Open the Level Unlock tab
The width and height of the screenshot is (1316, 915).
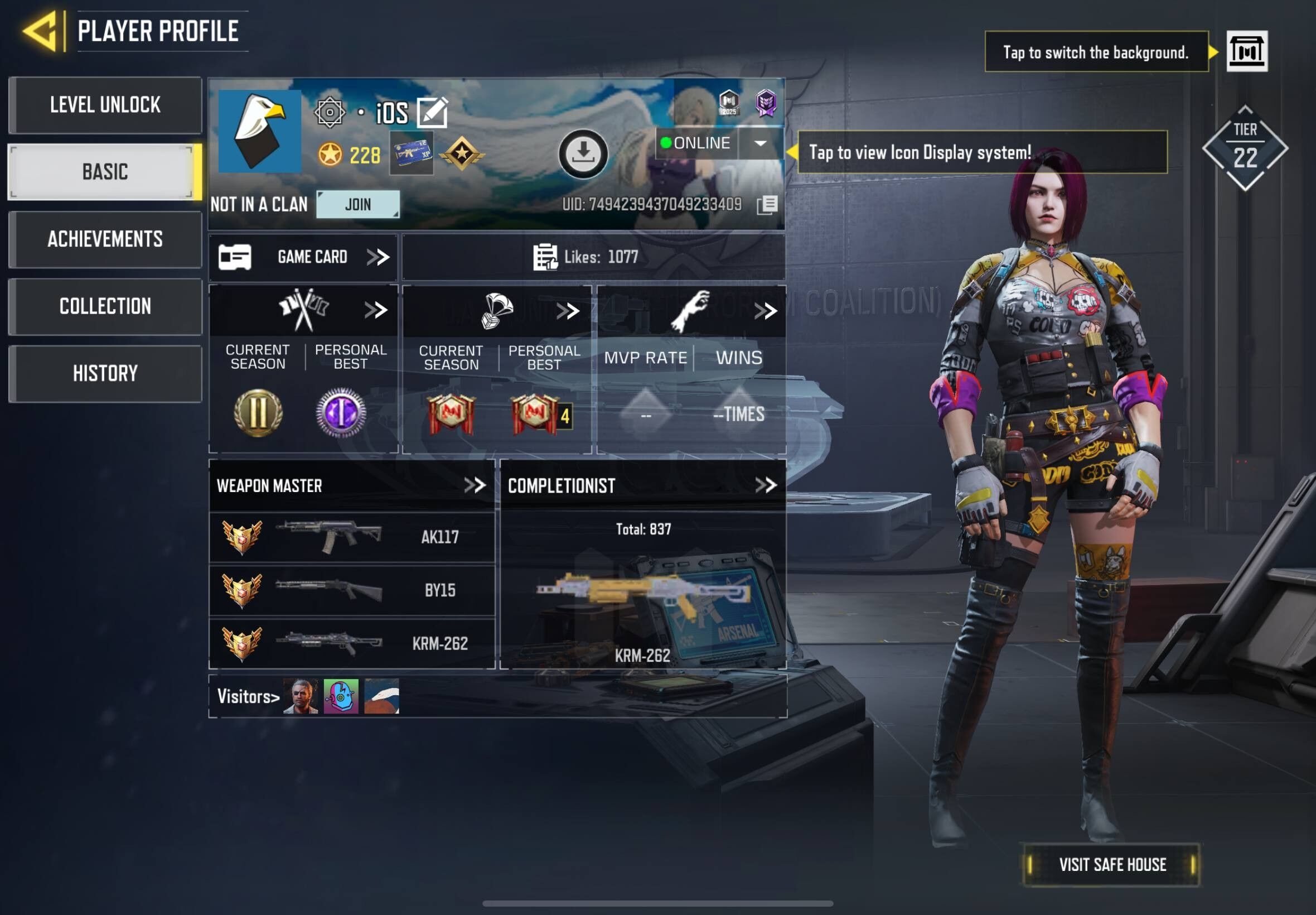[x=105, y=105]
